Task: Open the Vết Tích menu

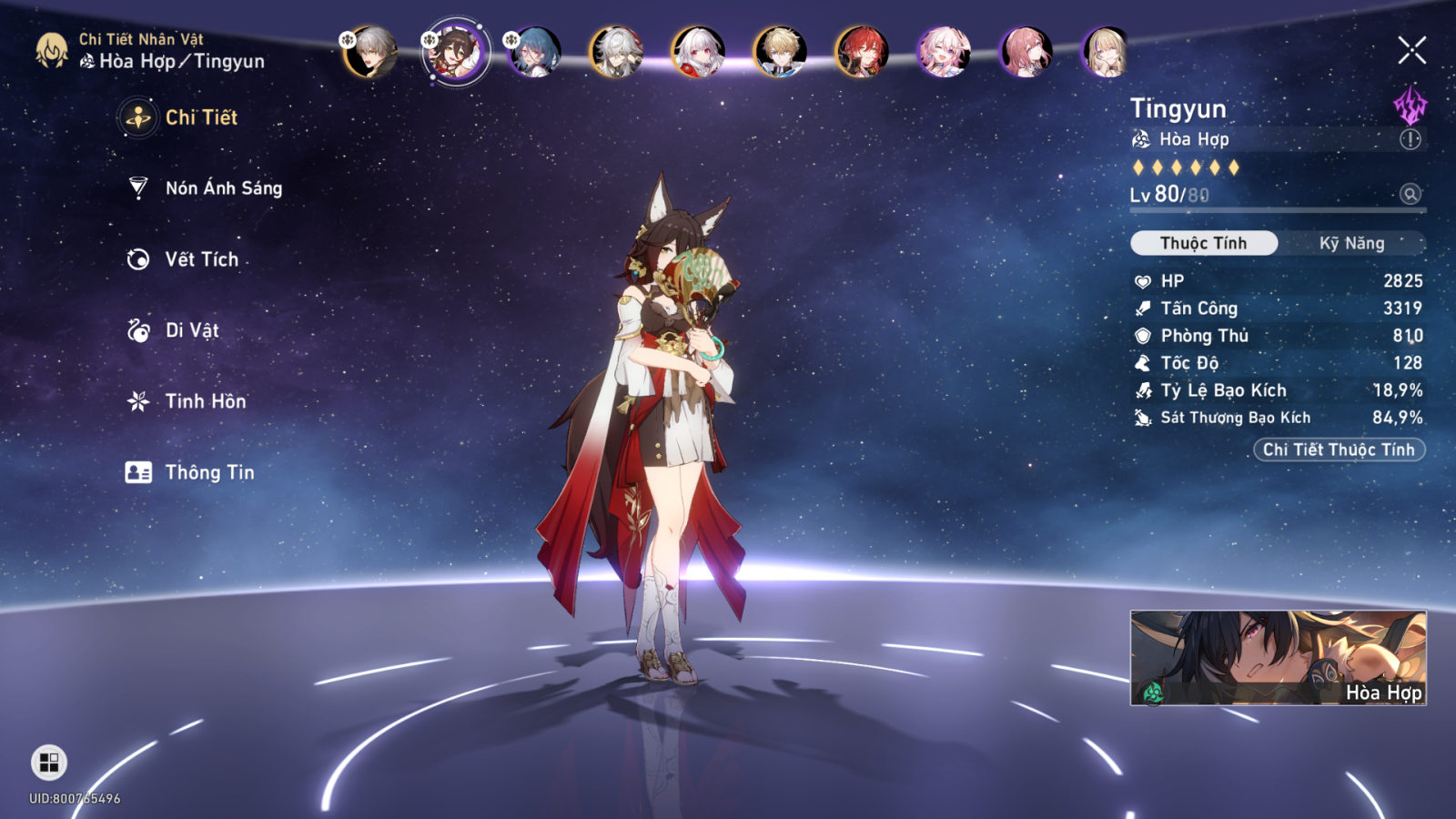Action: click(201, 259)
